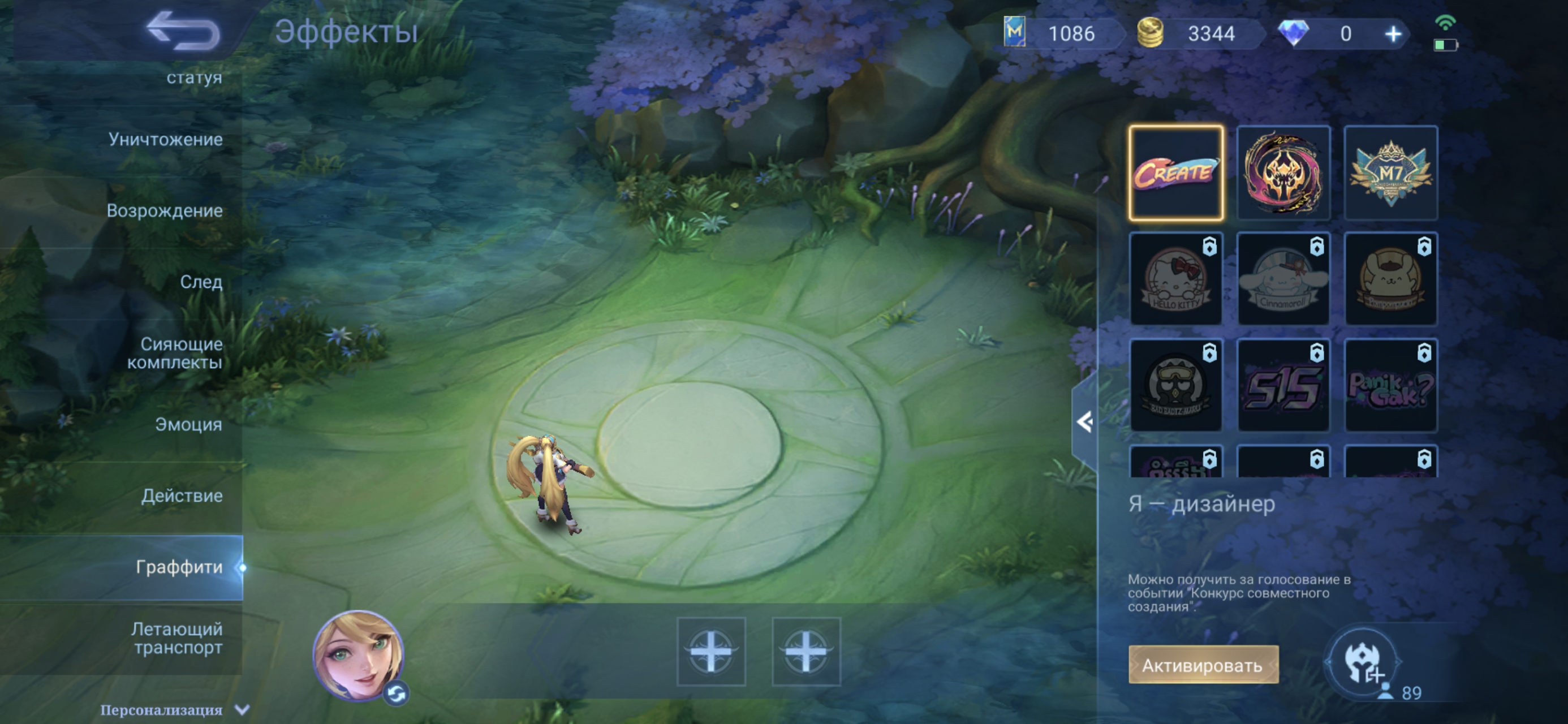Change hero via the blonde portrait
Image resolution: width=1568 pixels, height=724 pixels.
tap(358, 654)
